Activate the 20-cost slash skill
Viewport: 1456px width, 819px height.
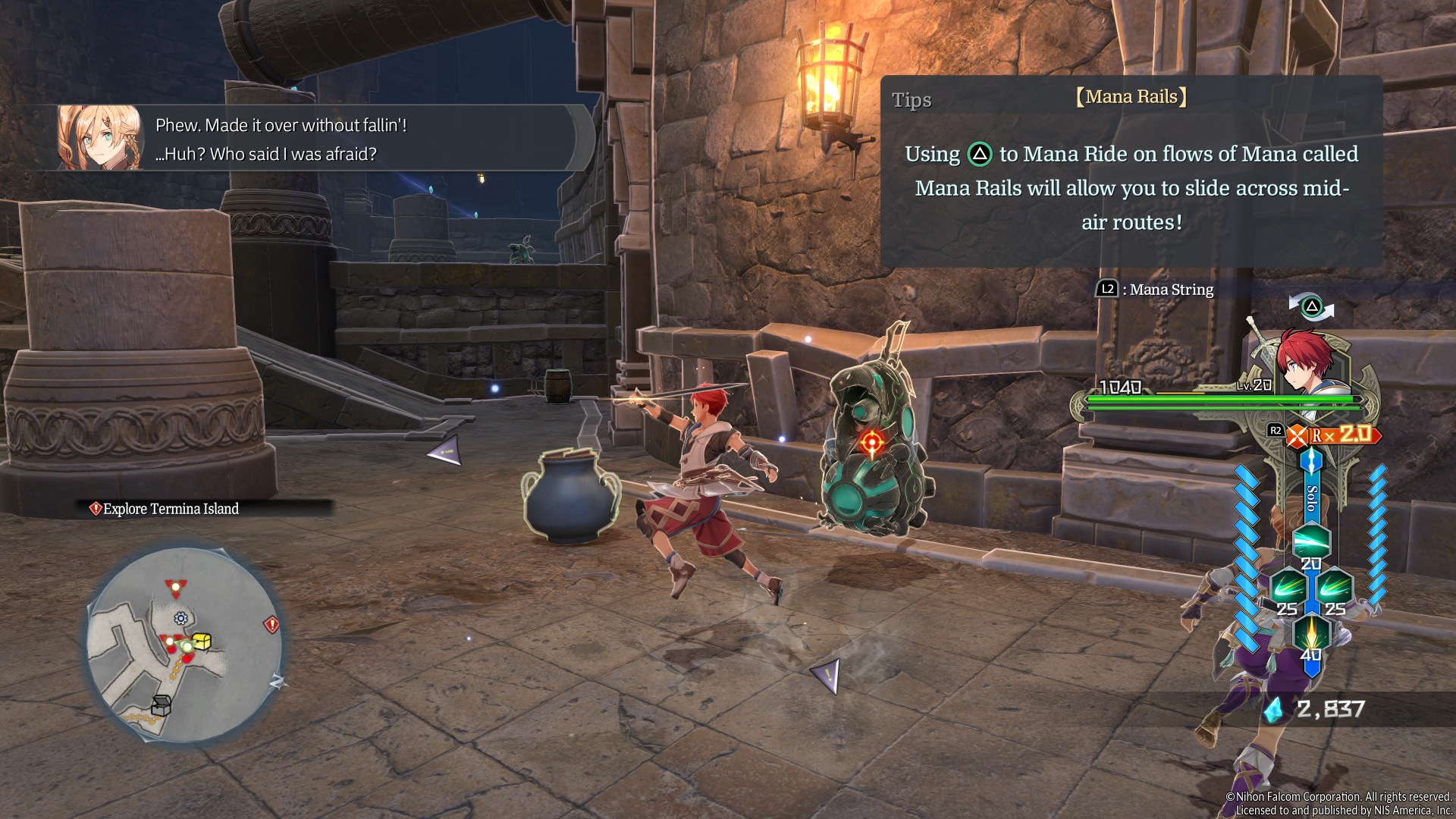pos(1311,541)
